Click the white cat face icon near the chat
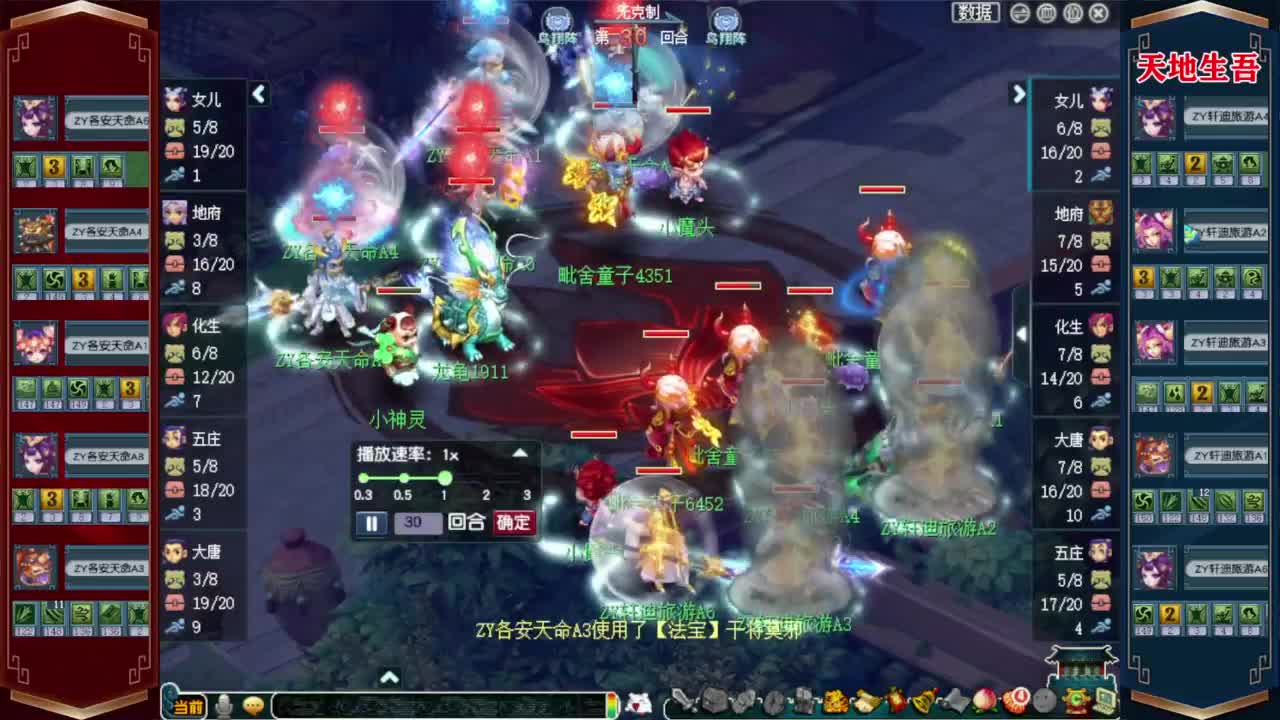This screenshot has width=1280, height=720. tap(637, 700)
